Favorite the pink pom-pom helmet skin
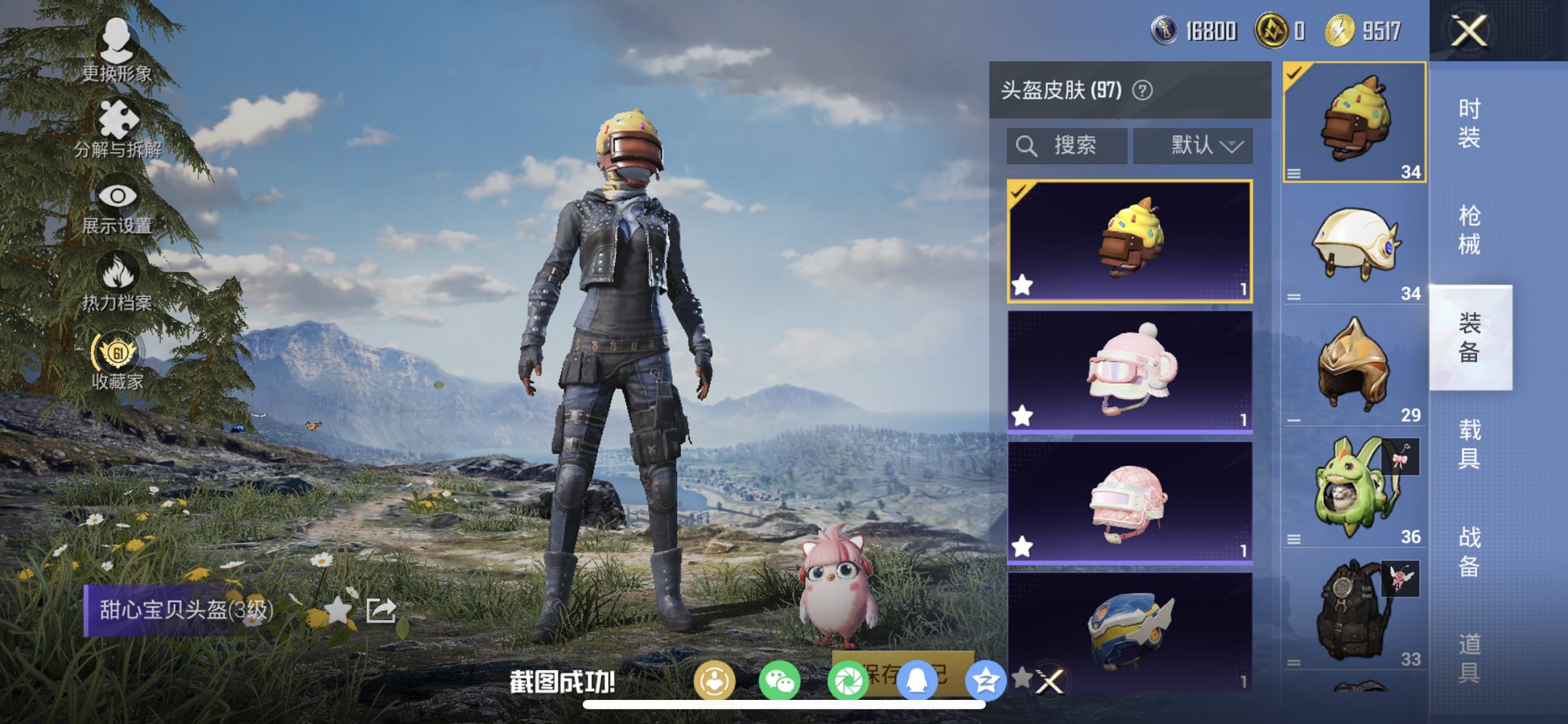1568x724 pixels. click(x=1023, y=417)
